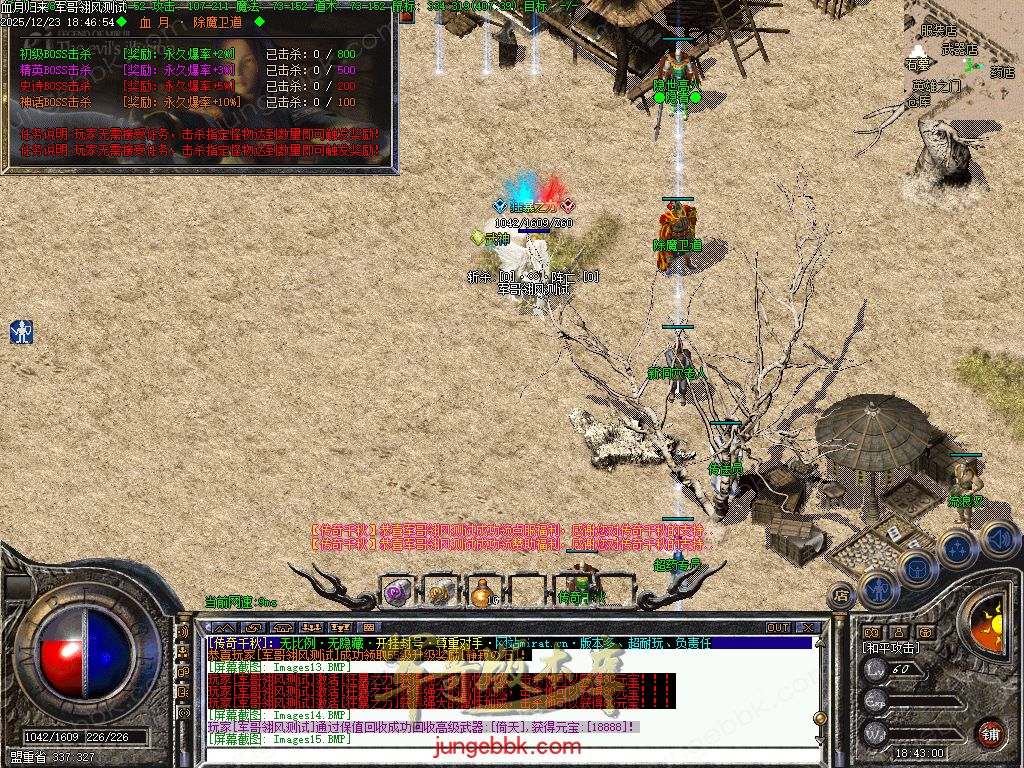
Task: Click the round 店 shop button
Action: click(841, 596)
